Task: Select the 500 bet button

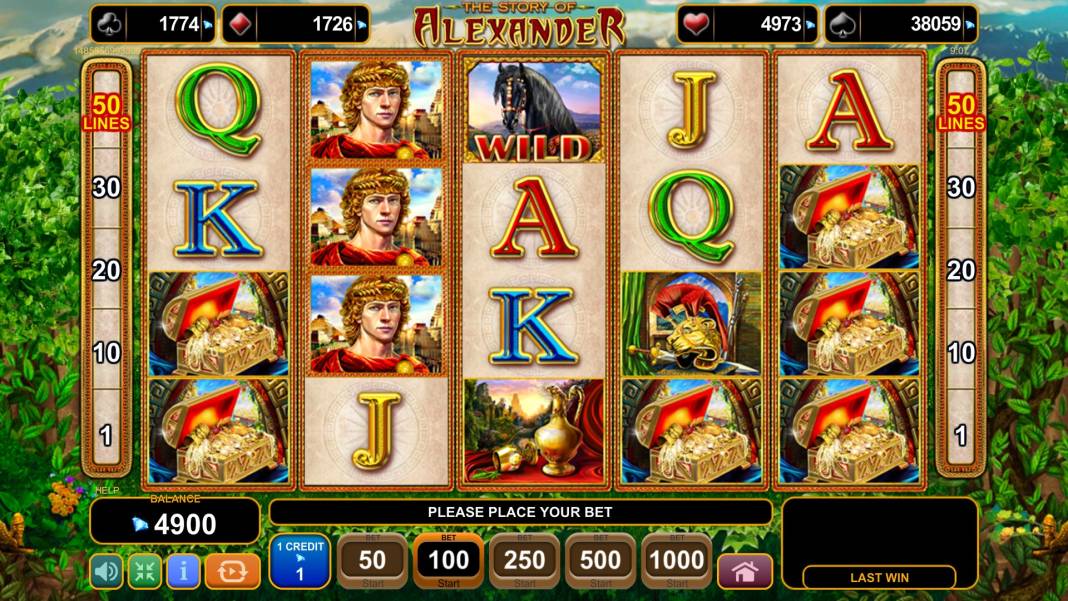Action: tap(600, 562)
